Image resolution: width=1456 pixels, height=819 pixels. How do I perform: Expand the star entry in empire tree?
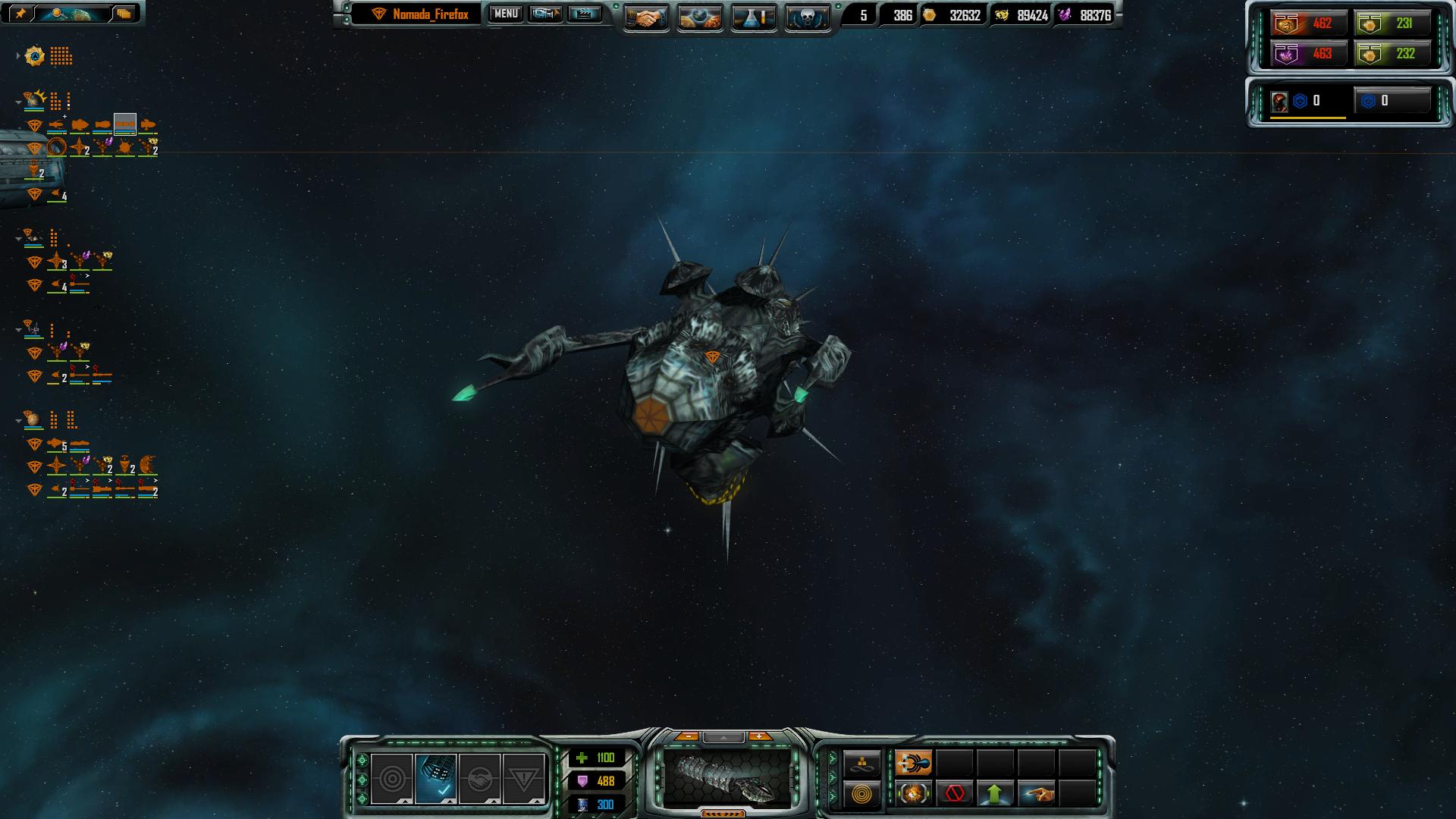coord(18,55)
